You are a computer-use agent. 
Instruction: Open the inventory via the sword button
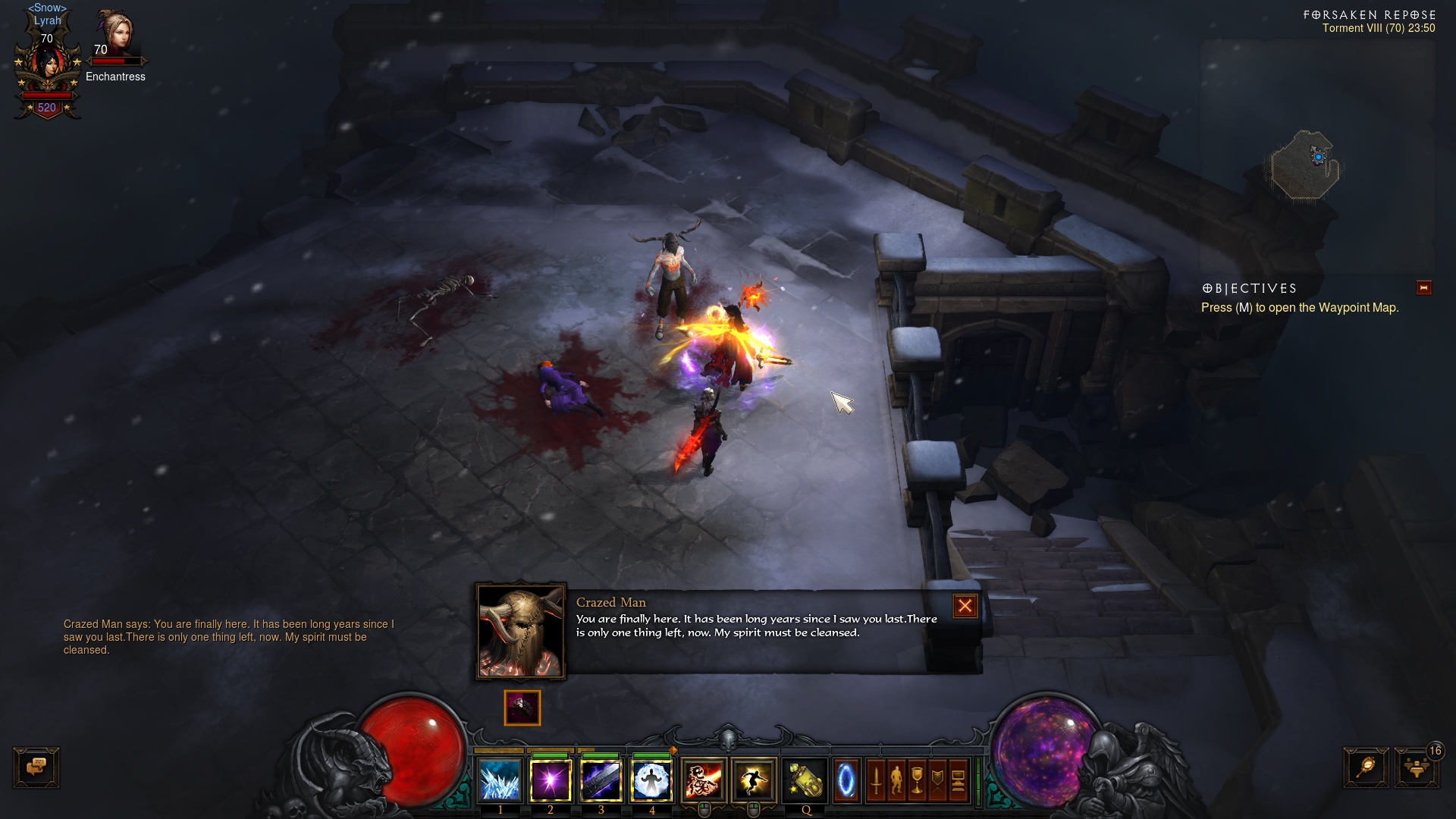click(876, 780)
